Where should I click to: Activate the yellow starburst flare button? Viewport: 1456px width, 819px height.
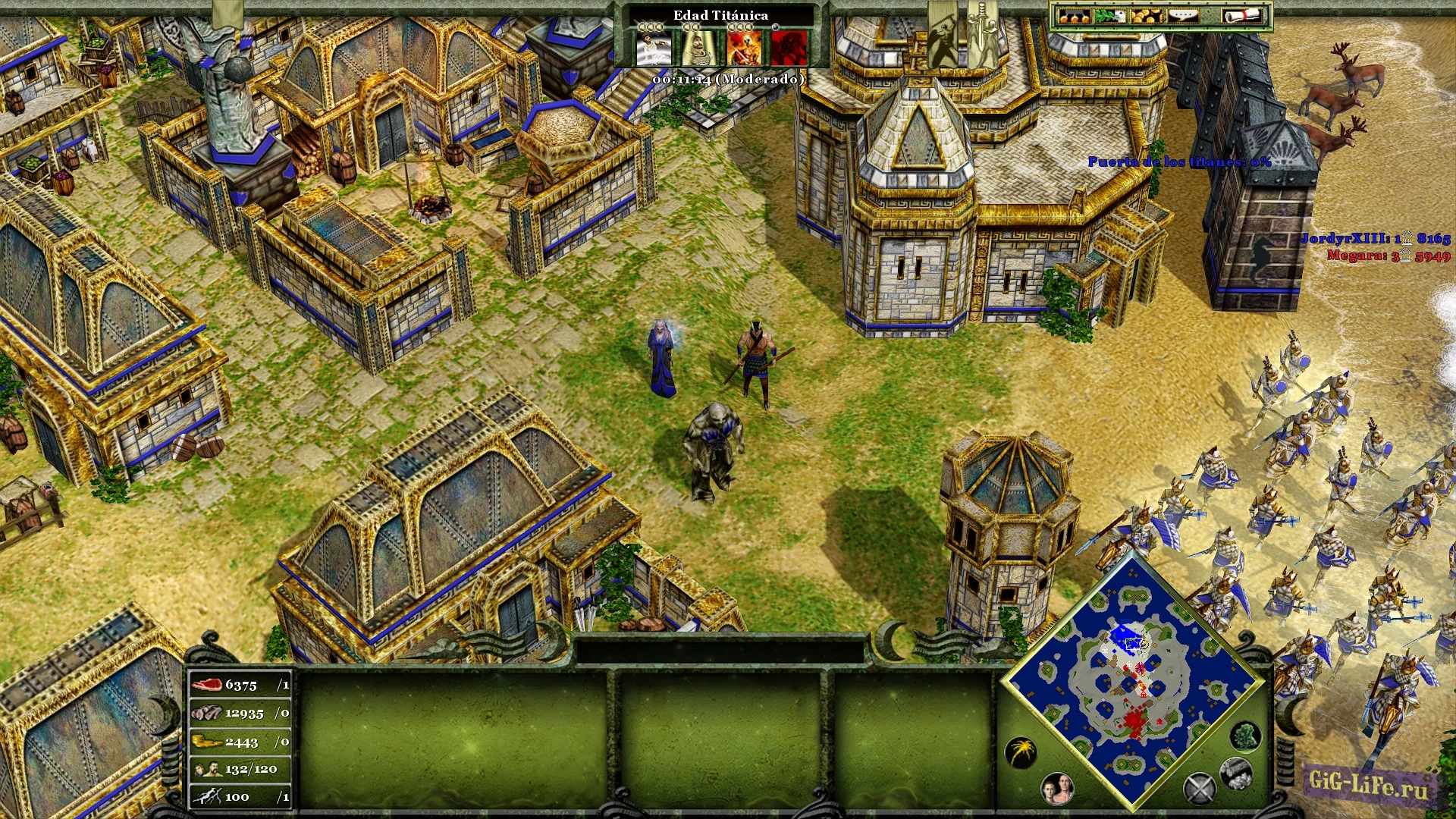[x=1021, y=752]
